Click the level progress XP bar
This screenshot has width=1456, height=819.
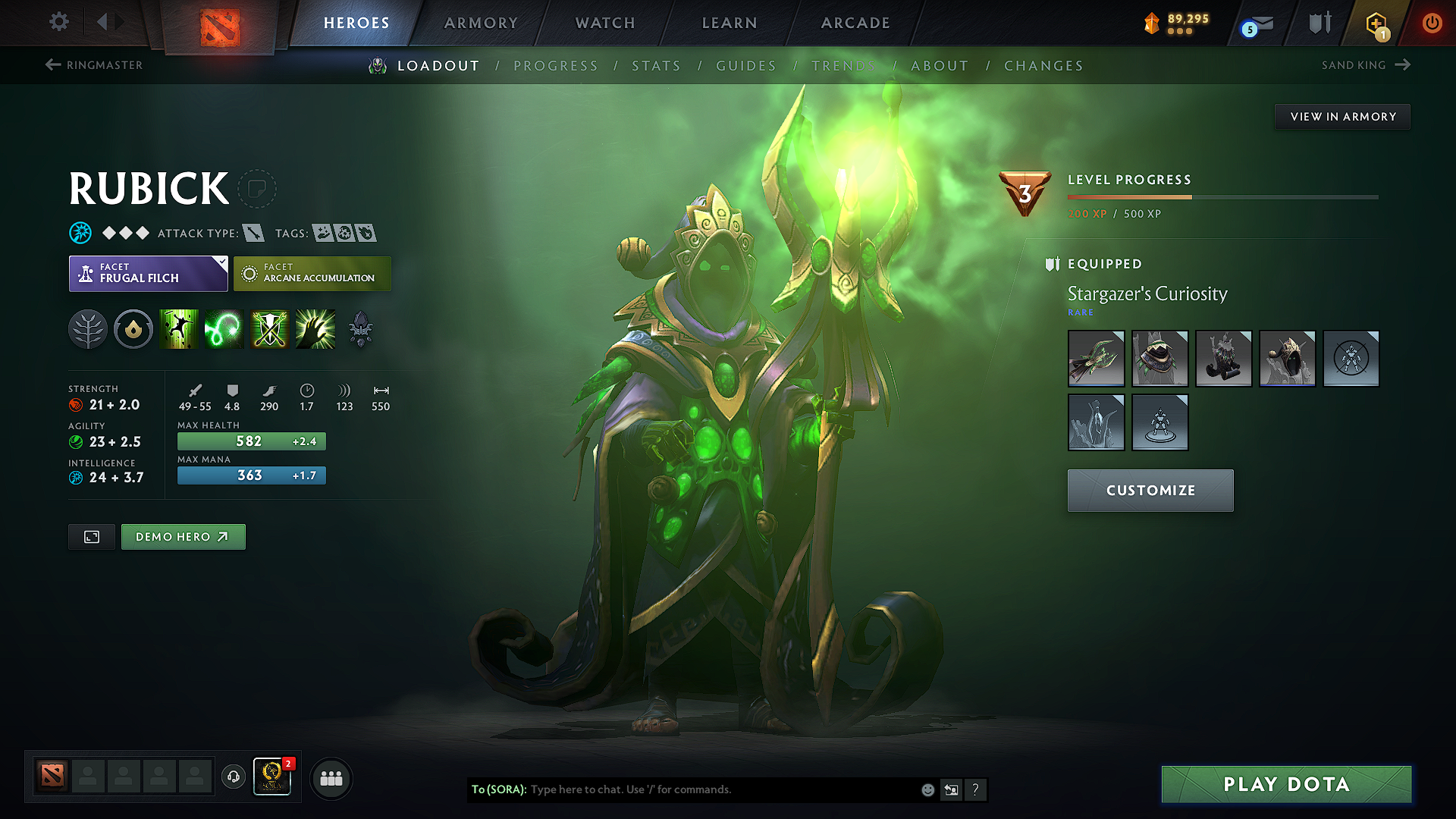1222,196
